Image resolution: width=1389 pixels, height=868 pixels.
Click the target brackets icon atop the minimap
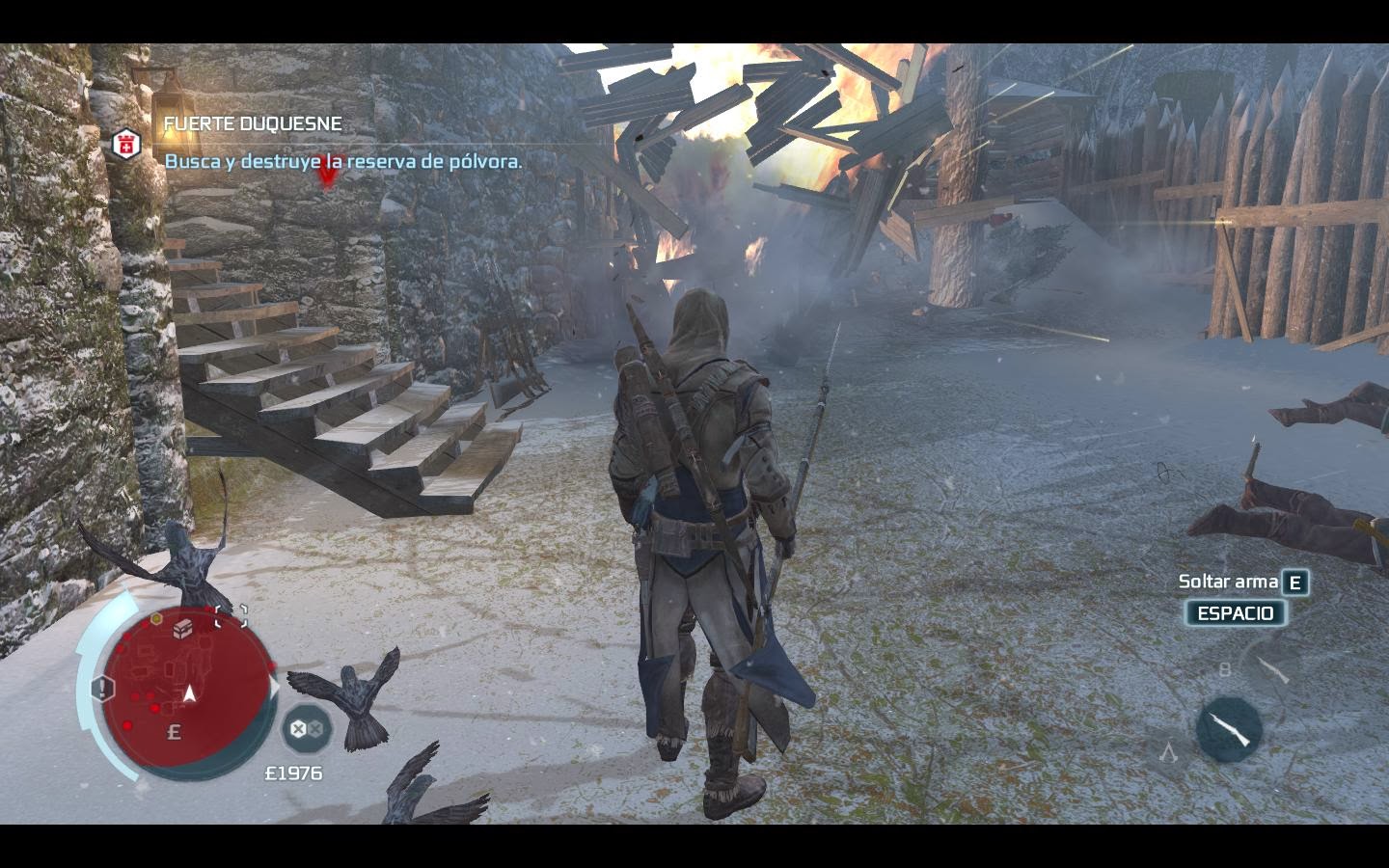click(x=231, y=615)
